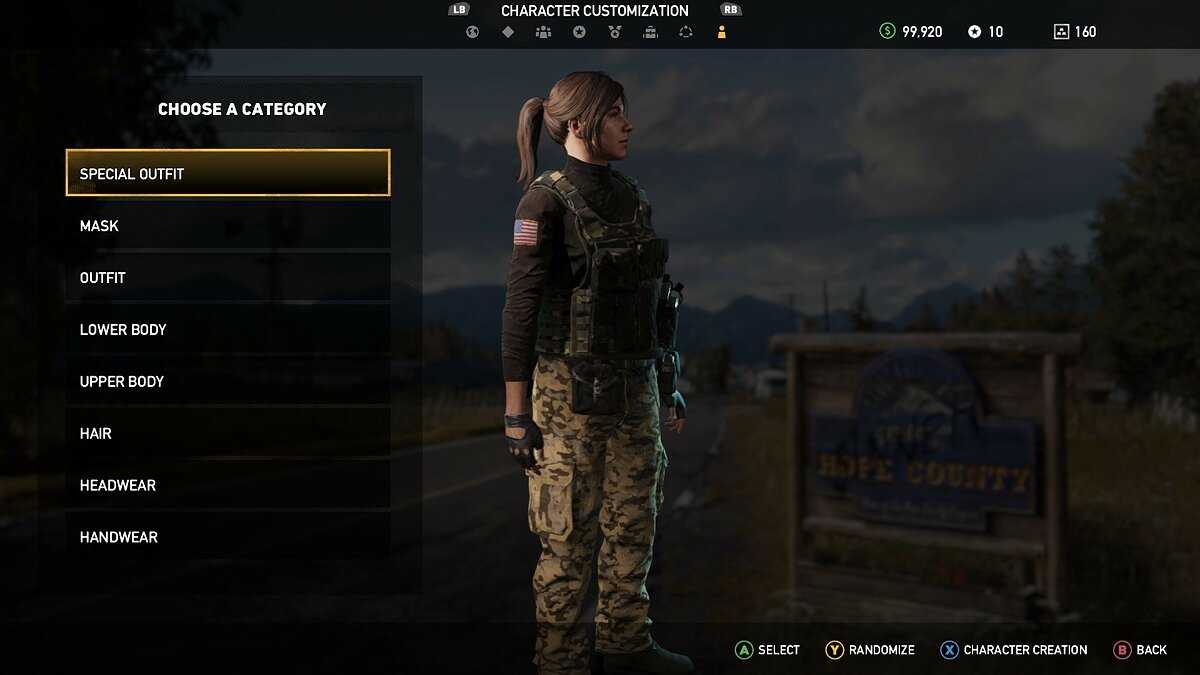Select the highlighted character customization tab
This screenshot has height=675, width=1200.
[x=721, y=32]
